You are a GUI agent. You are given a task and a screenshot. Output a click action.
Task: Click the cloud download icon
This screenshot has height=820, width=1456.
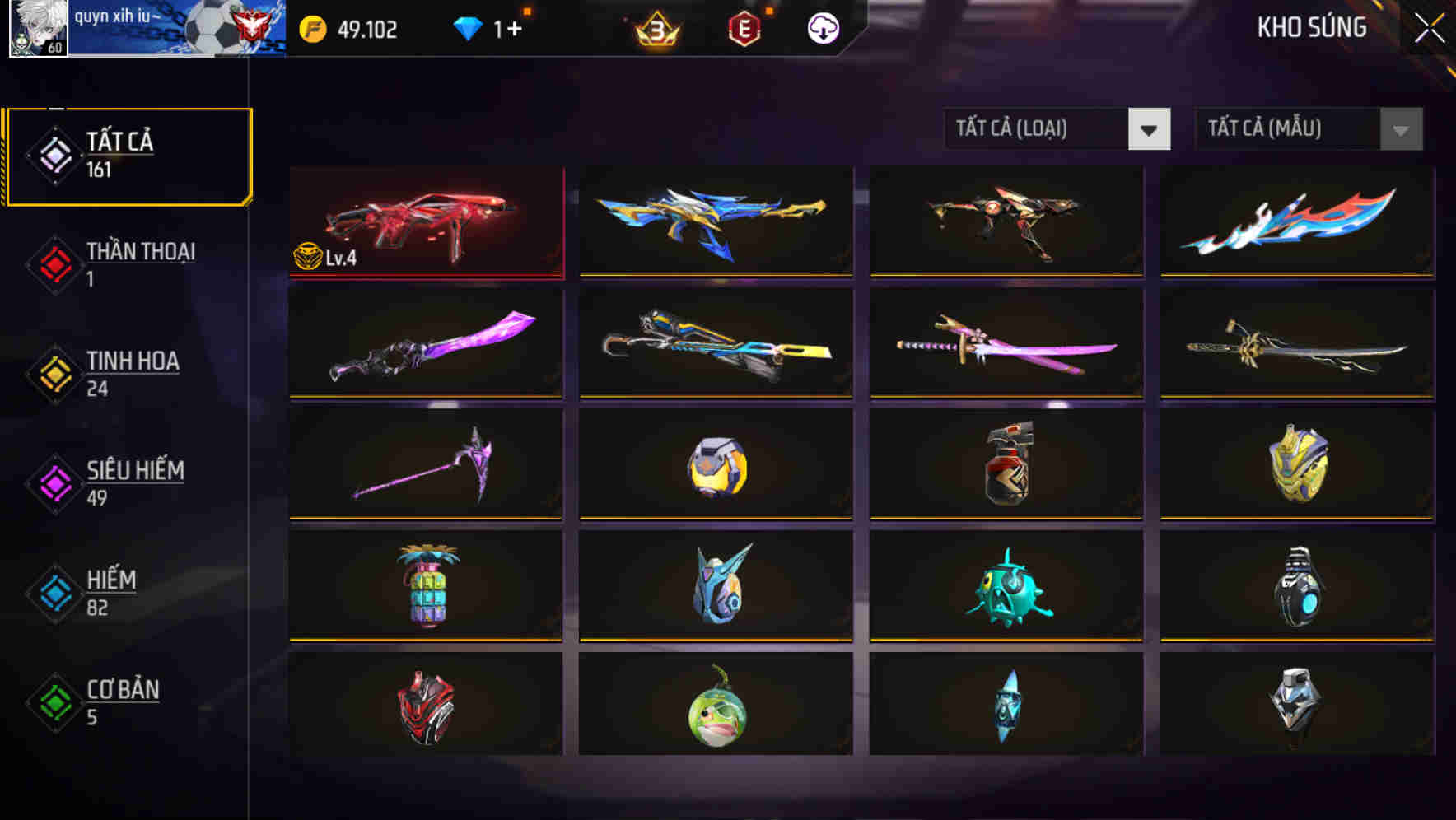[x=823, y=27]
